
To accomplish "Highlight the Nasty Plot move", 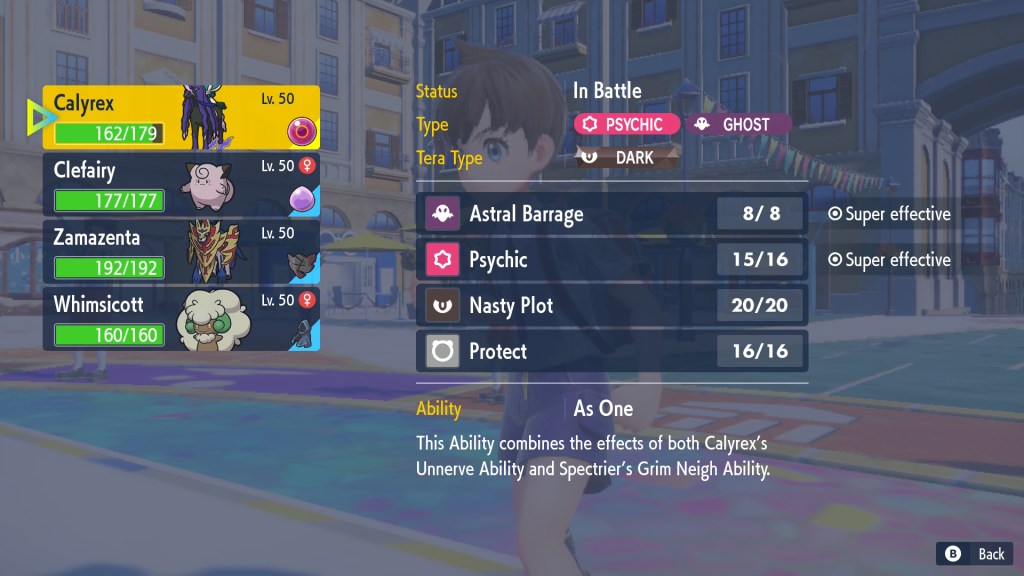I will click(611, 305).
